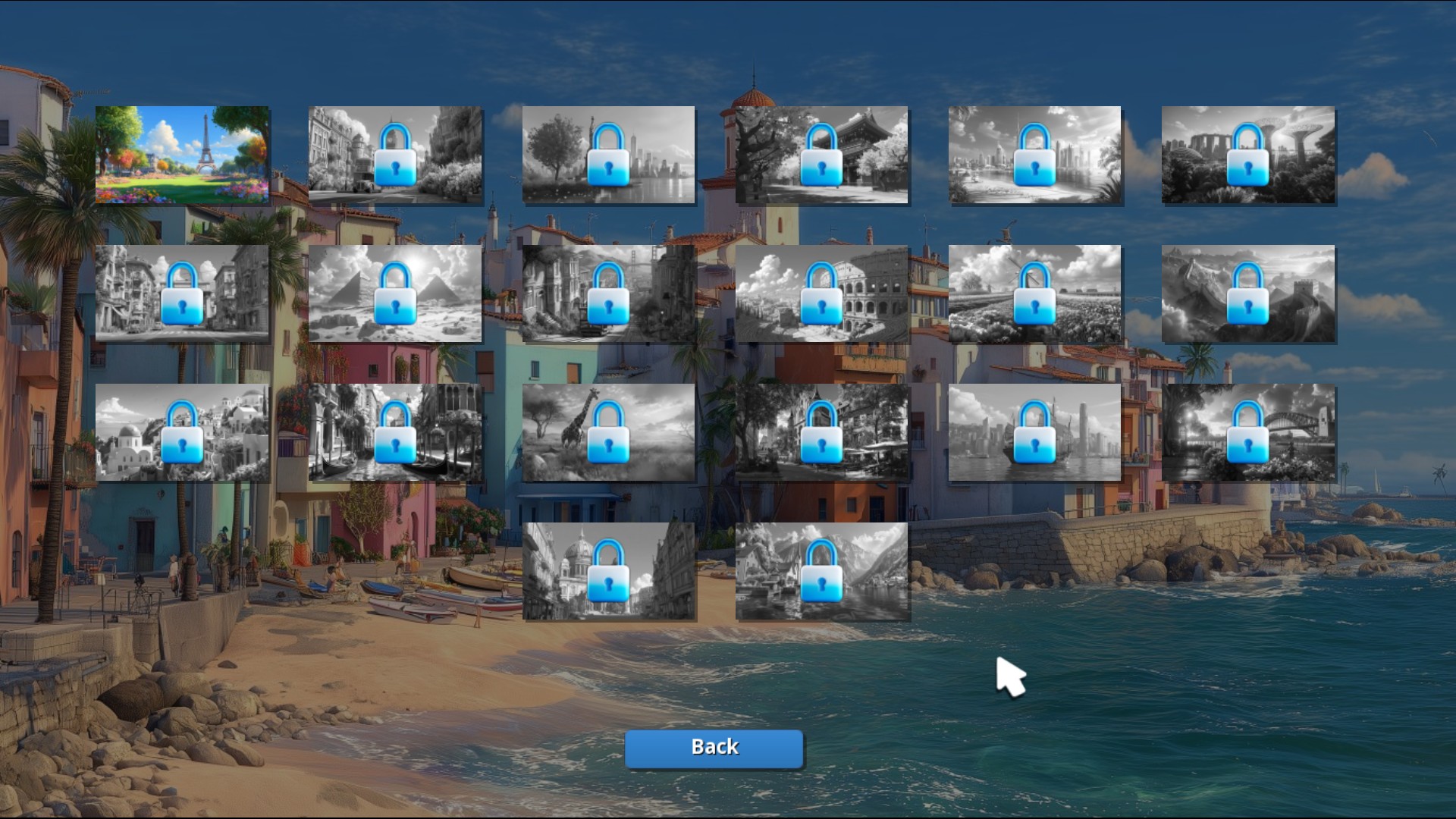Viewport: 1456px width, 819px height.
Task: Go back with the Back button
Action: coord(714,748)
